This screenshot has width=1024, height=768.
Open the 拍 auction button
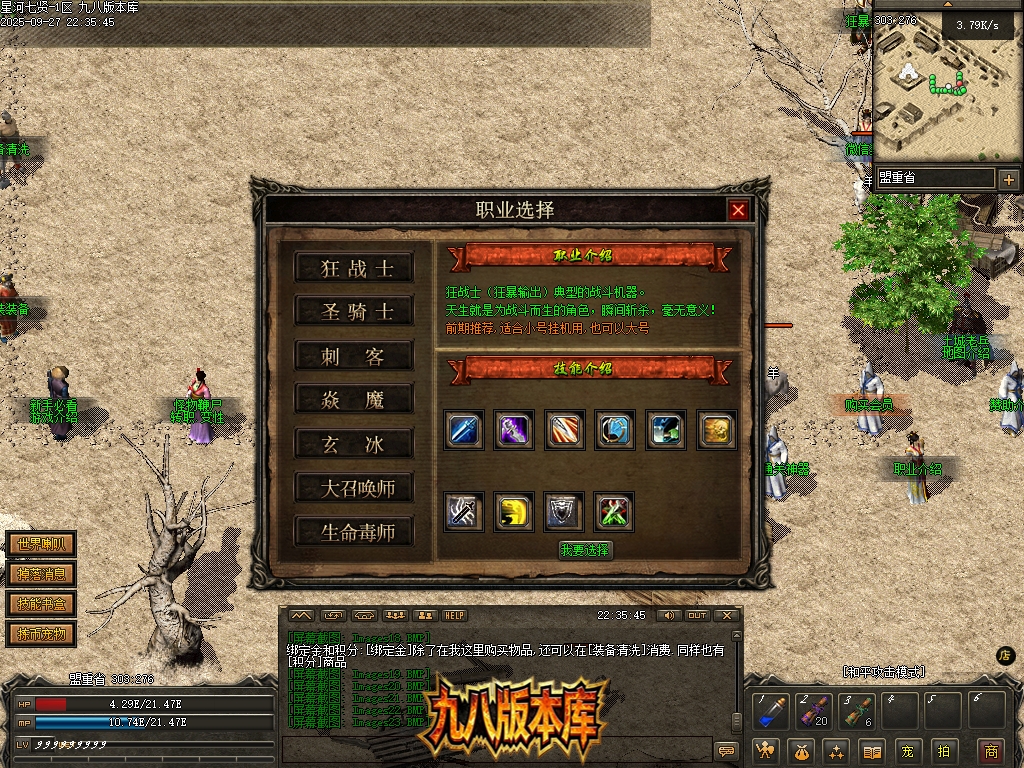point(942,751)
